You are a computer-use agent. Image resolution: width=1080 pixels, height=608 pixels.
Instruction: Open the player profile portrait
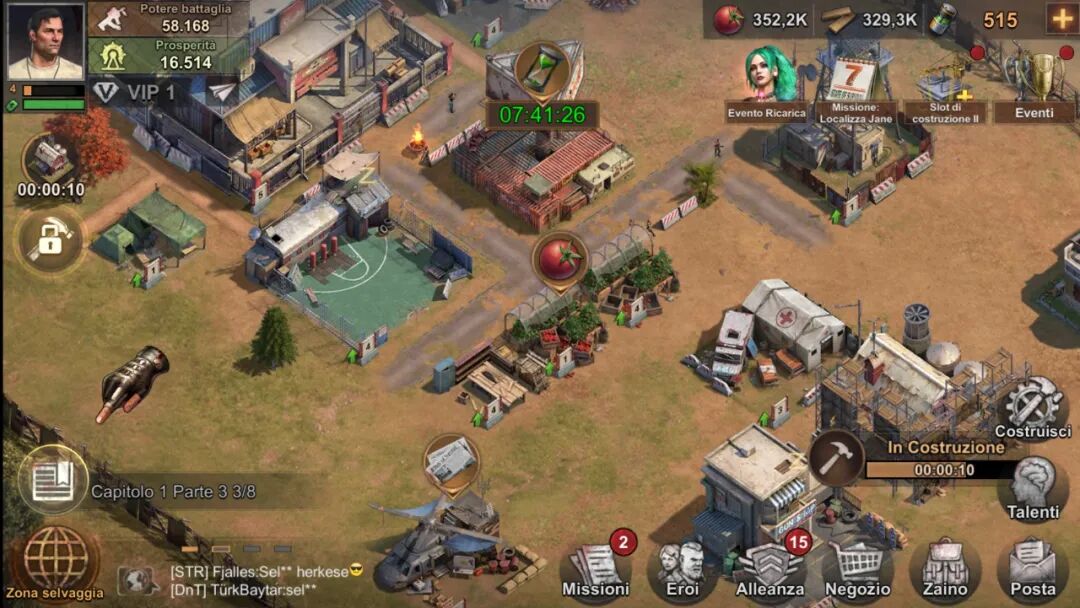(45, 40)
